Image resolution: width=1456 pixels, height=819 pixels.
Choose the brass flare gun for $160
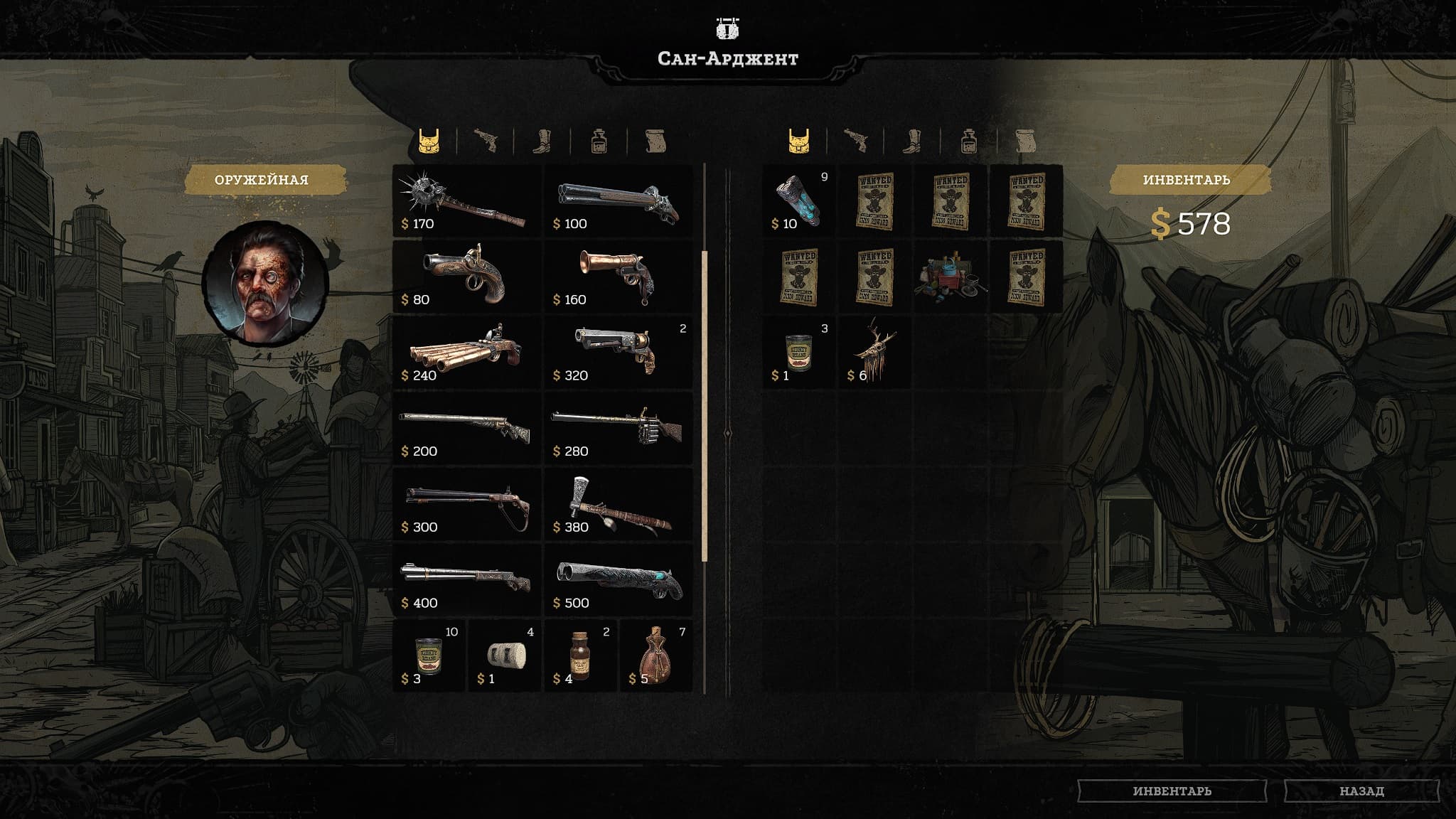619,277
